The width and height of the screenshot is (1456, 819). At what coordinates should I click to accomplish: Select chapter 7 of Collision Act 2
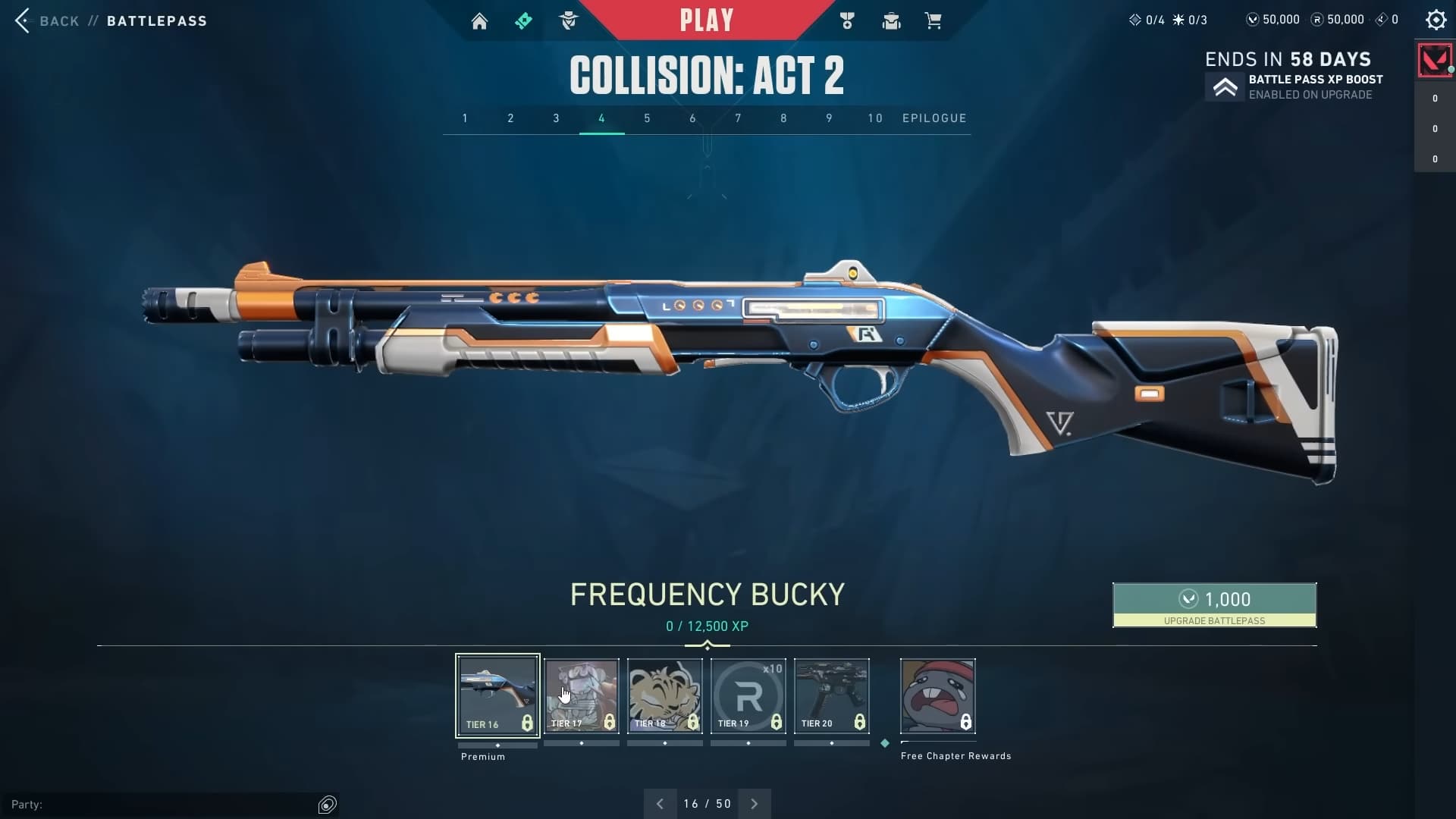[738, 118]
